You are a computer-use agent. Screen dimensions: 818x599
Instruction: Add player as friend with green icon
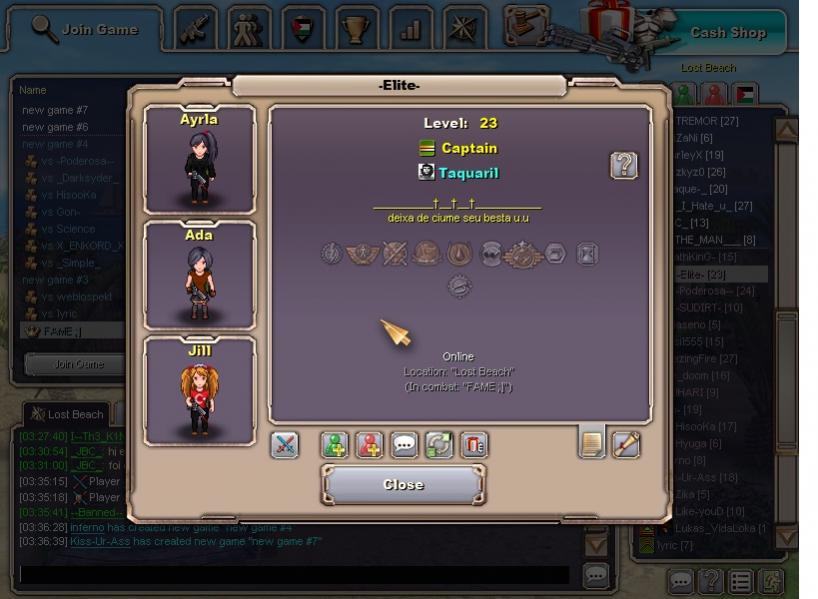335,445
